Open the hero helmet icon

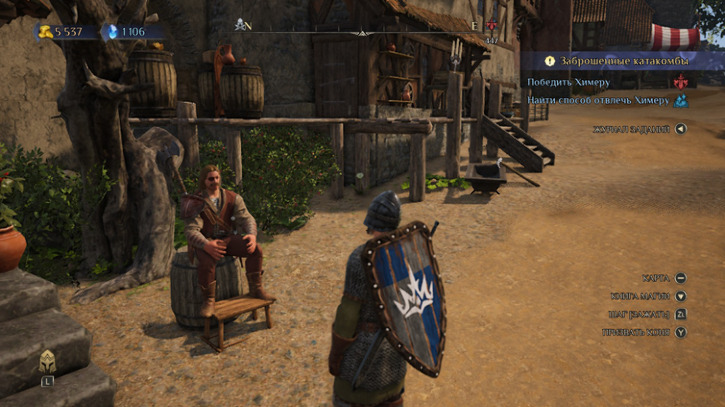[47, 362]
